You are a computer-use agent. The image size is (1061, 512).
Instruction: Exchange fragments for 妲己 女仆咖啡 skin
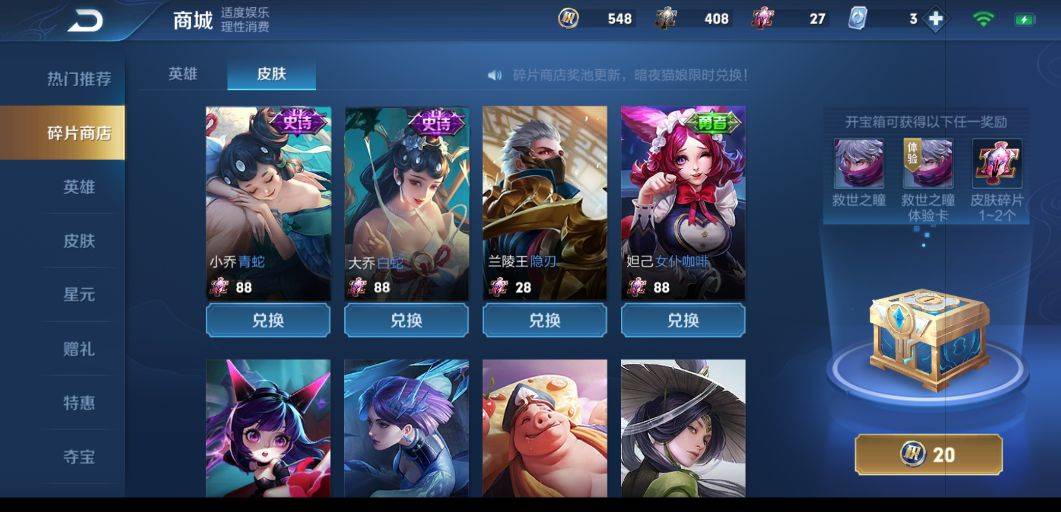pyautogui.click(x=682, y=321)
